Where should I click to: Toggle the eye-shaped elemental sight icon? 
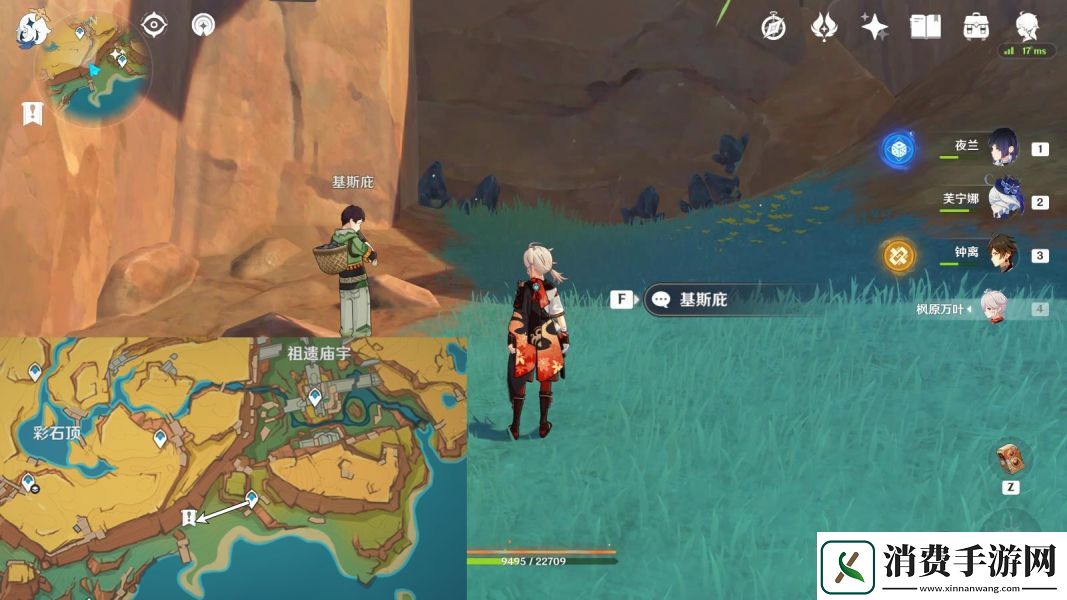[x=154, y=25]
